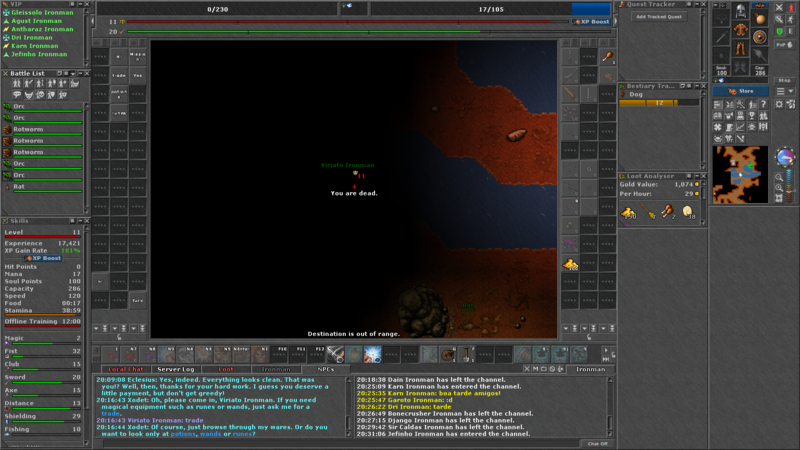The height and width of the screenshot is (450, 800).
Task: Select the Ironman channel tab in right chat
Action: point(590,370)
